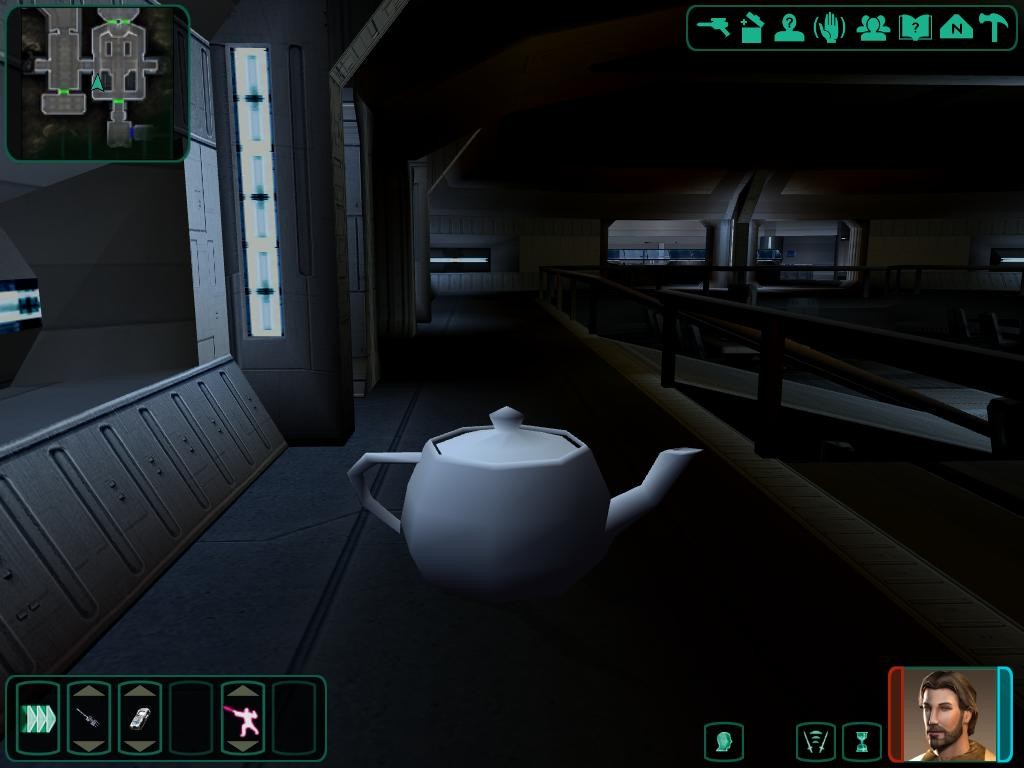1024x768 pixels.
Task: Open the Inventory box icon
Action: click(x=752, y=28)
